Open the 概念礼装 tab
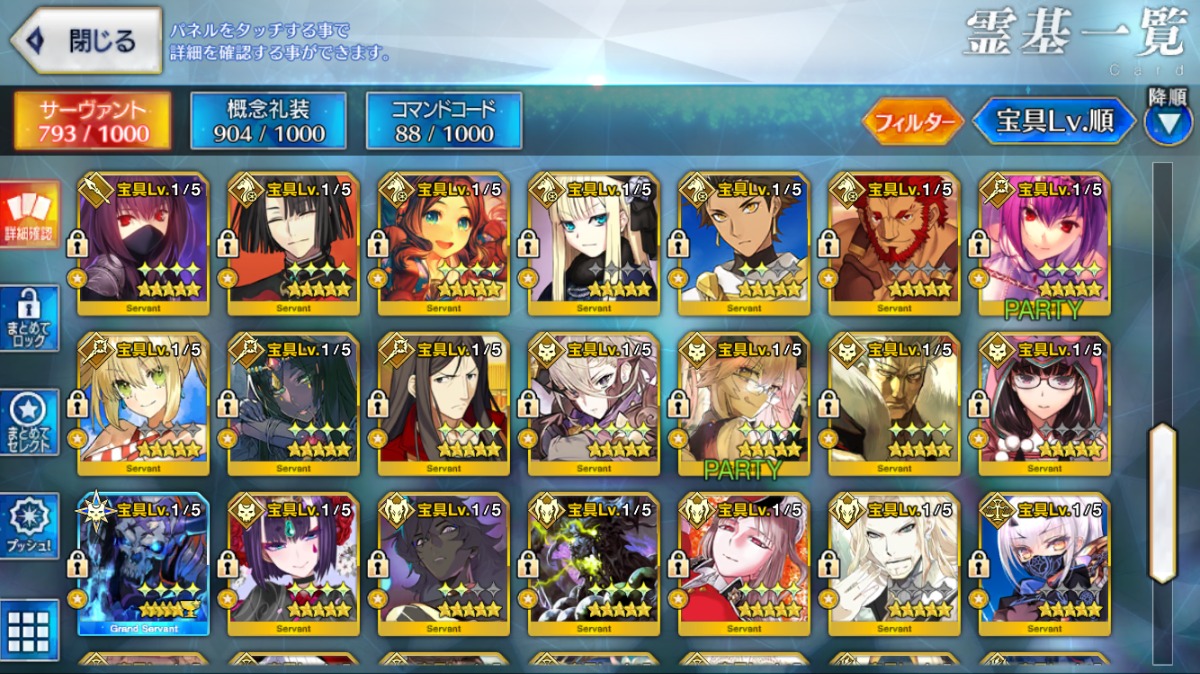This screenshot has width=1200, height=674. click(268, 121)
